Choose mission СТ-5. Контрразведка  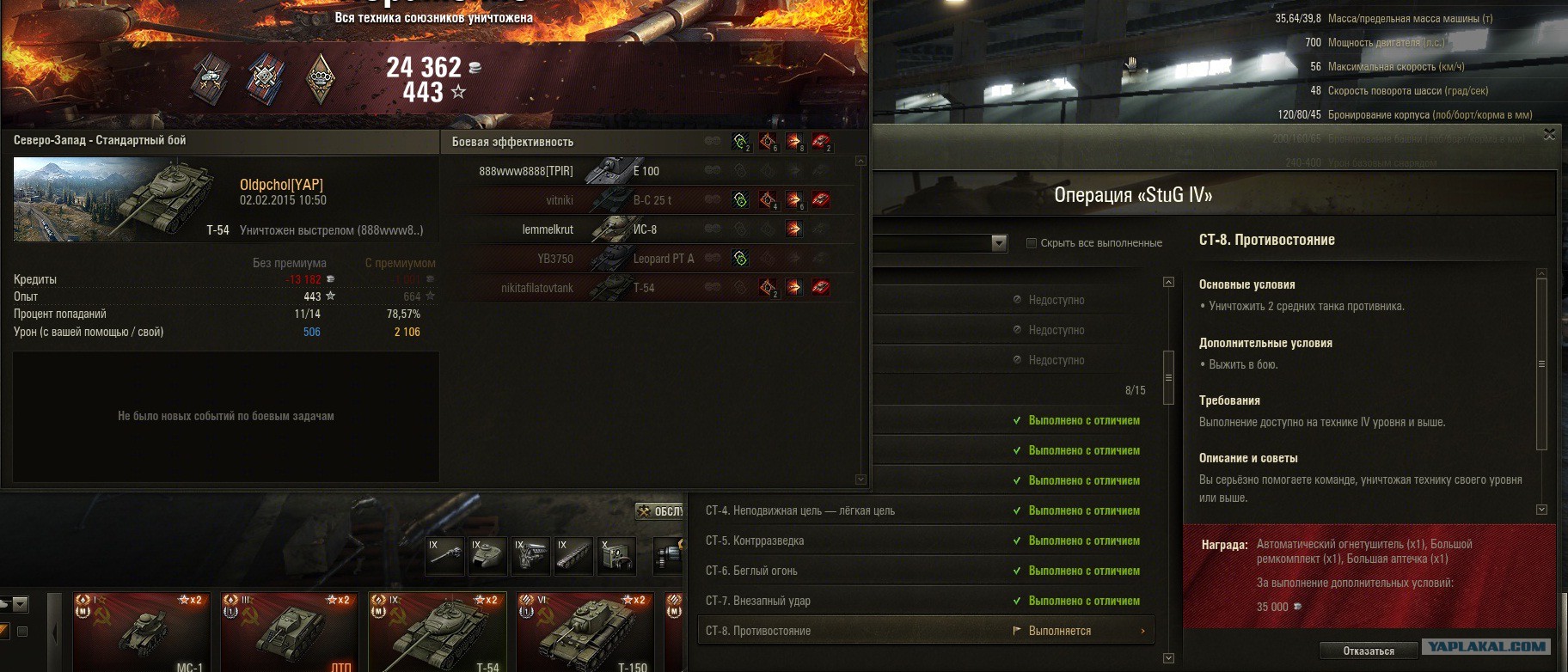925,541
